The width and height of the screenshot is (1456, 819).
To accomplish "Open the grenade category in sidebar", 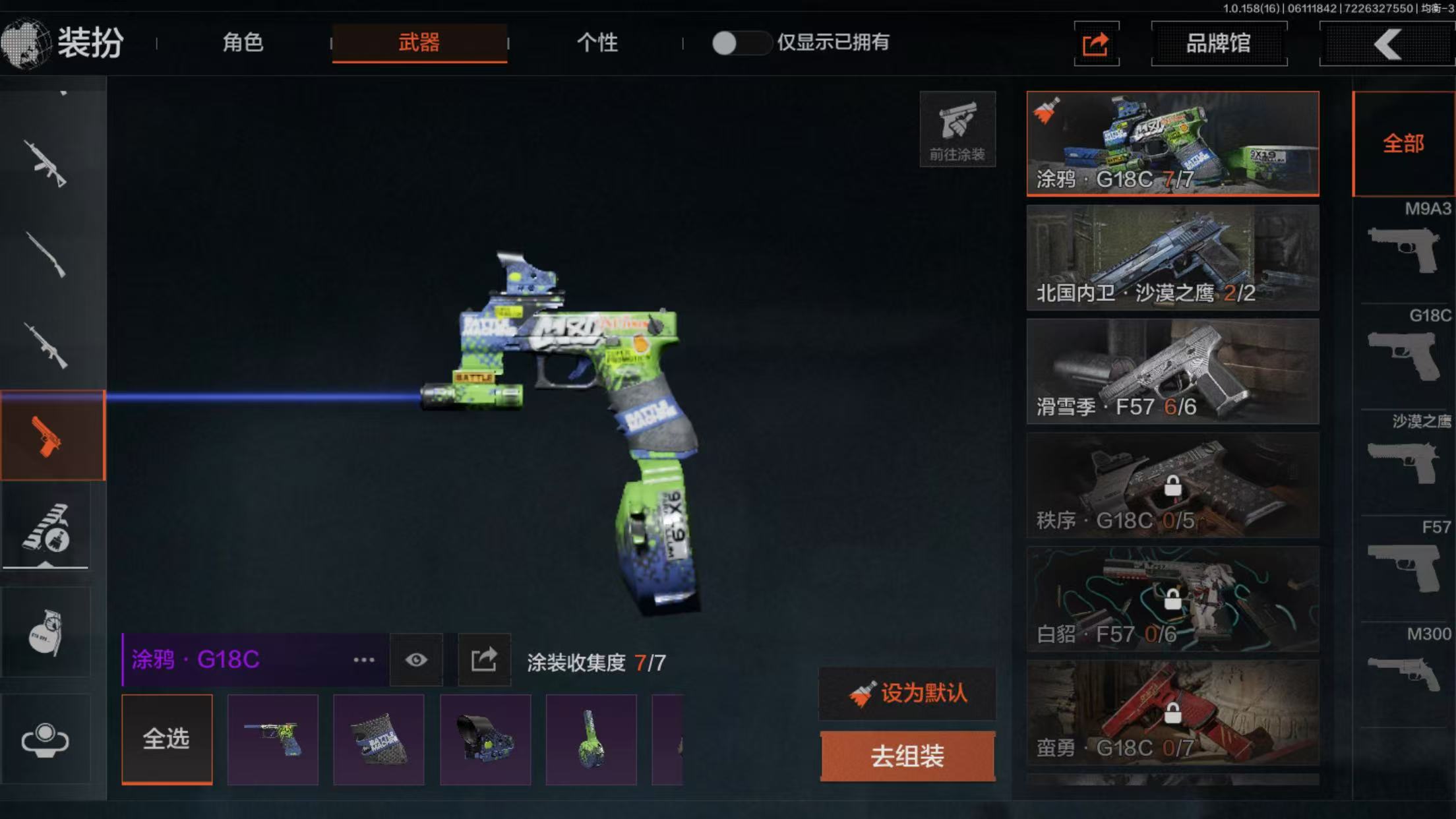I will coord(45,632).
